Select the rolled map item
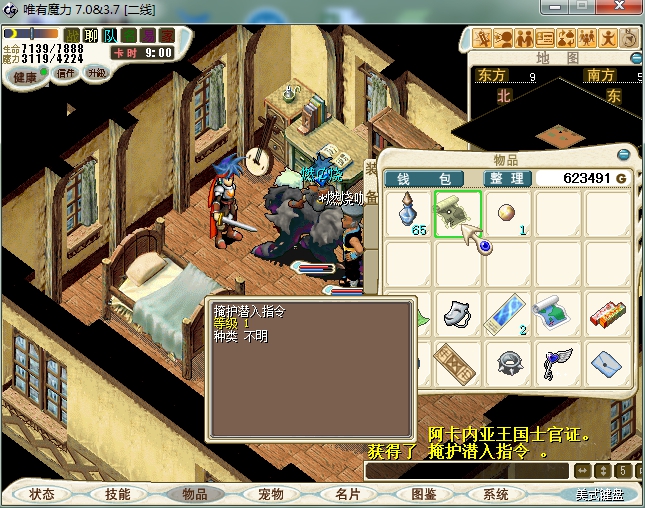 (558, 313)
